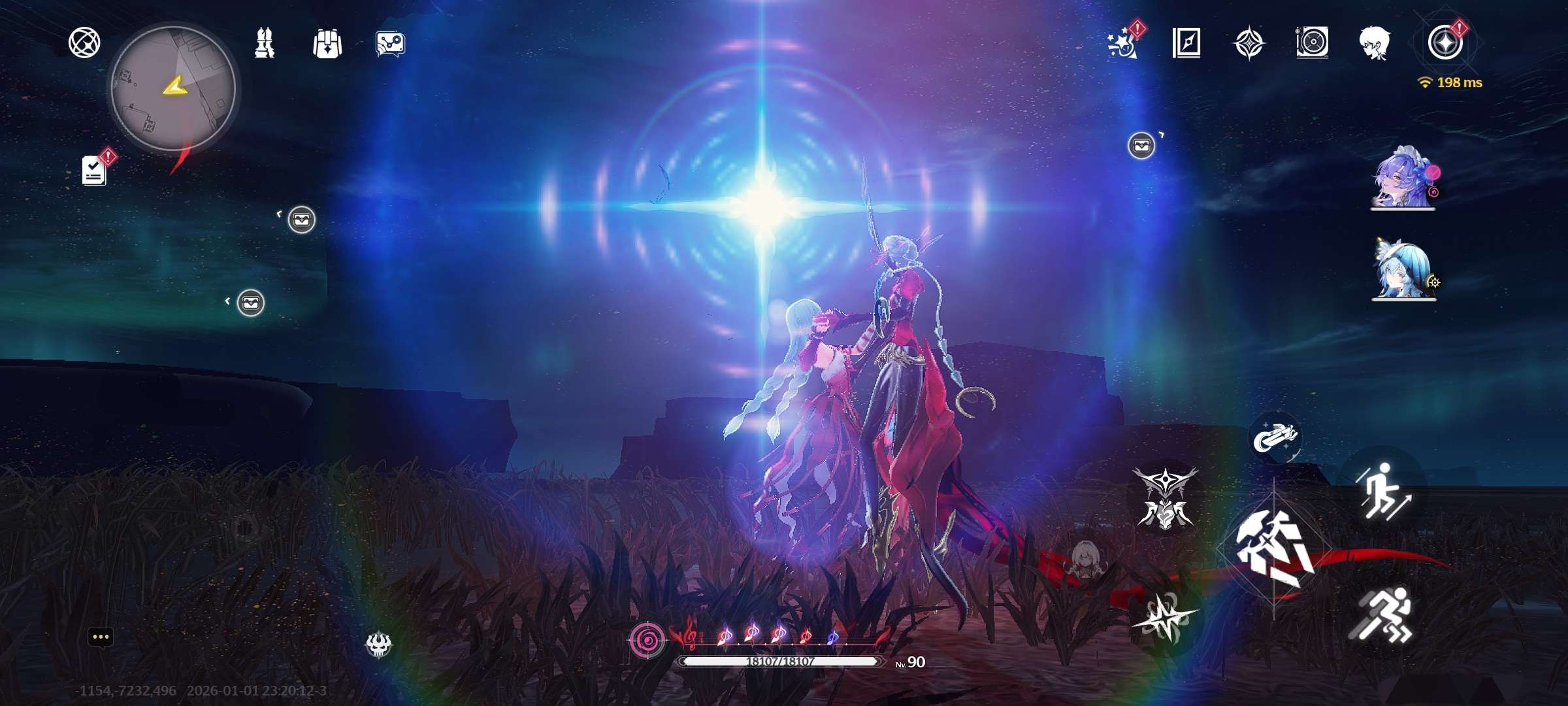Tap the treasure chest marker beside the minimap
Screen dimensions: 1568x706
[301, 220]
